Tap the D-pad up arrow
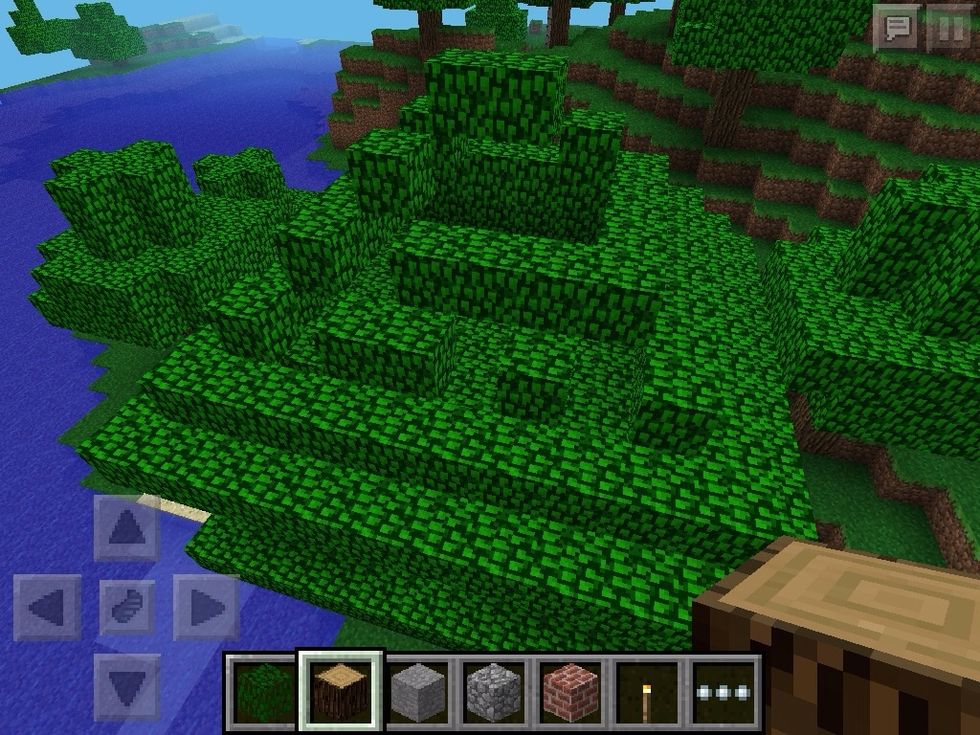 point(127,528)
